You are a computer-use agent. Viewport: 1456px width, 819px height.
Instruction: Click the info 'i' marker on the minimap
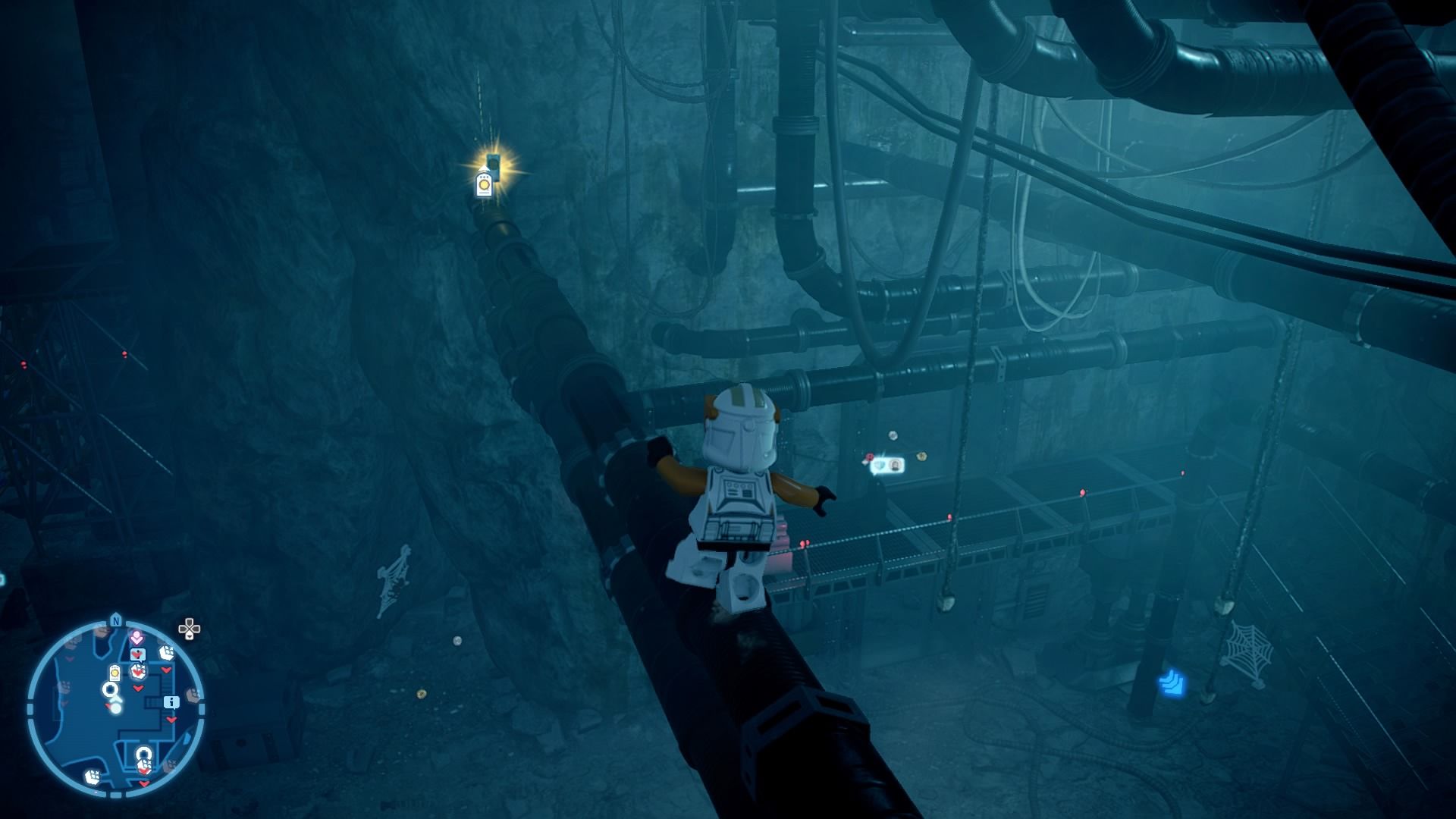[171, 702]
